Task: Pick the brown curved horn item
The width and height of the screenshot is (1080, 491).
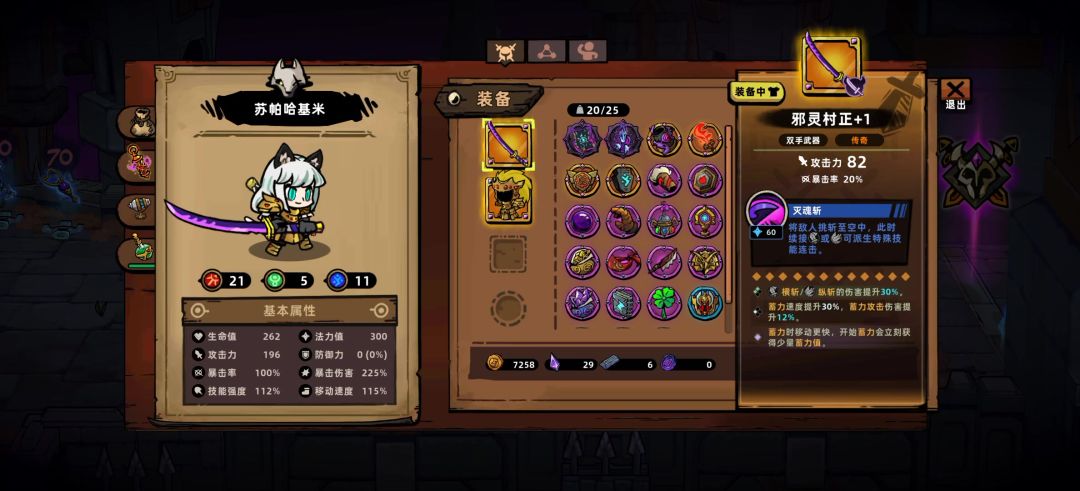Action: coord(623,221)
